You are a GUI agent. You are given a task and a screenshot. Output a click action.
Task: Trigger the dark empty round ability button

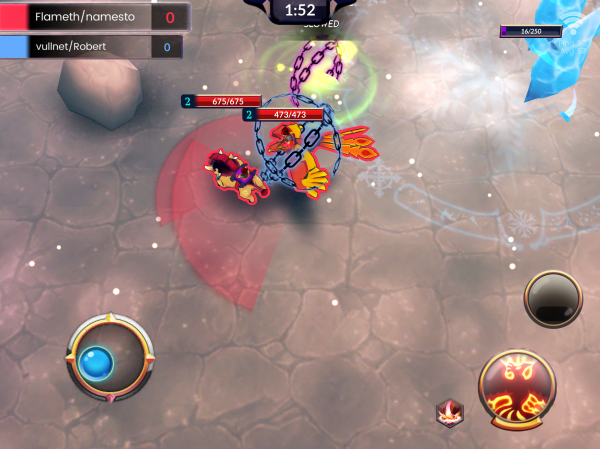(552, 299)
